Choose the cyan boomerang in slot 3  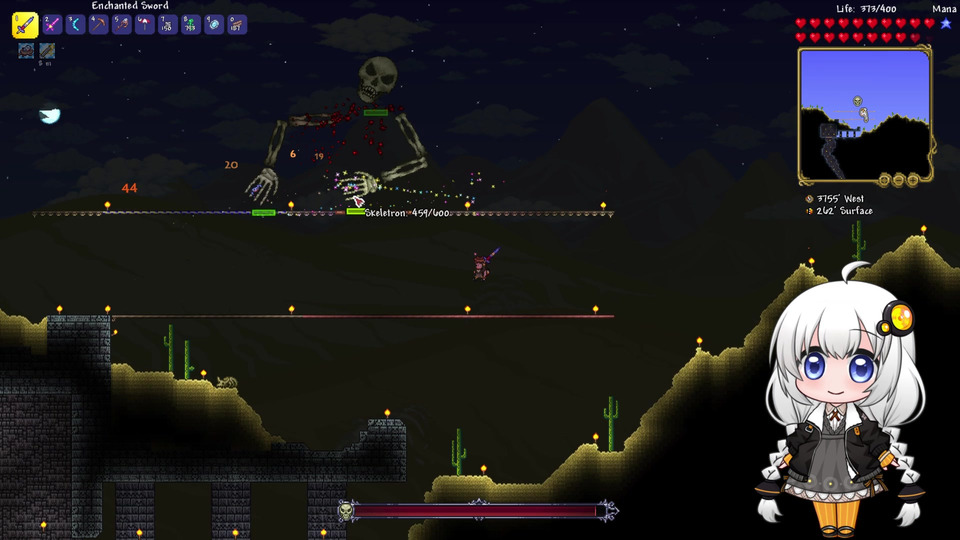pyautogui.click(x=75, y=25)
